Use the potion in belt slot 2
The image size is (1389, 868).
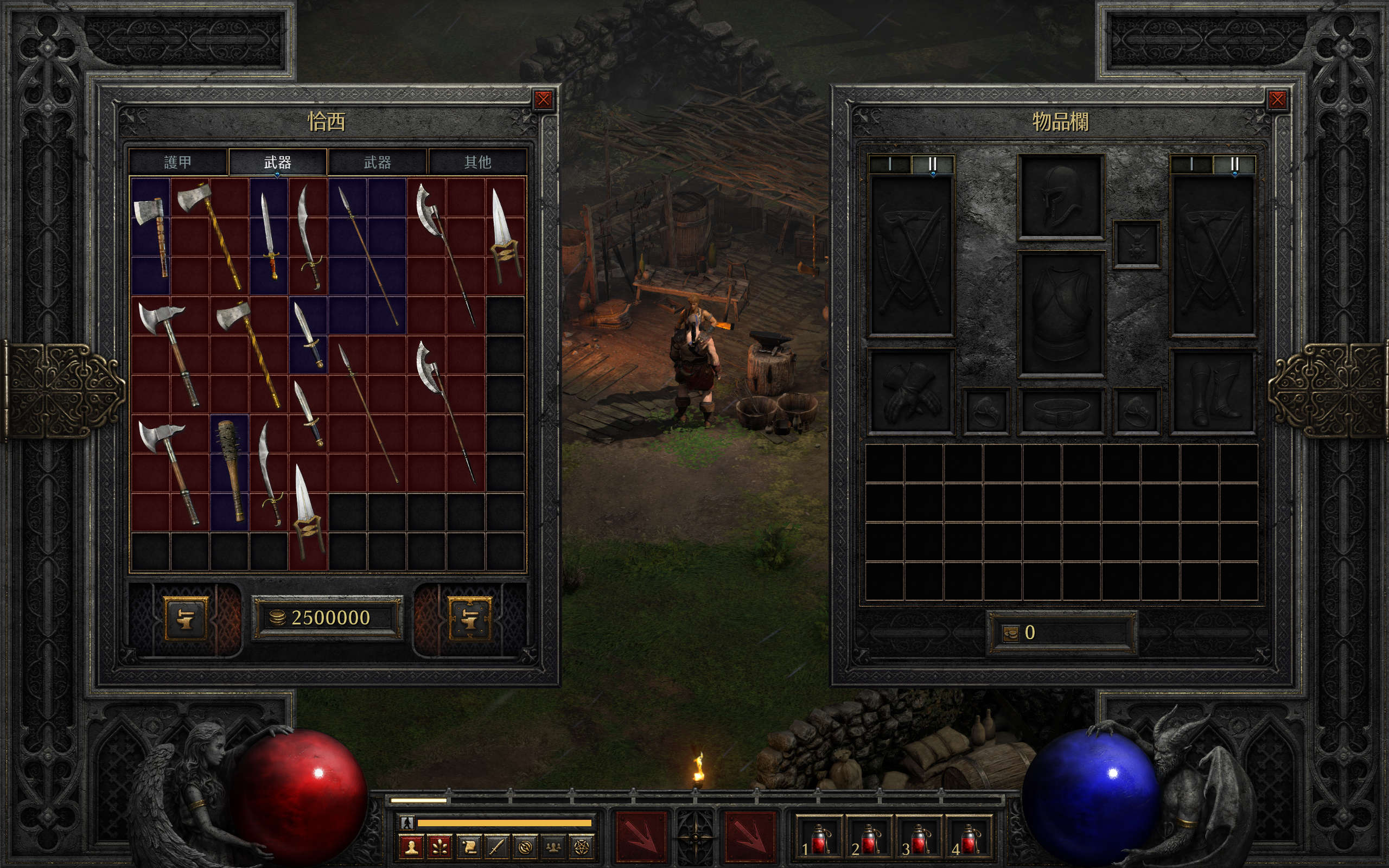[868, 839]
